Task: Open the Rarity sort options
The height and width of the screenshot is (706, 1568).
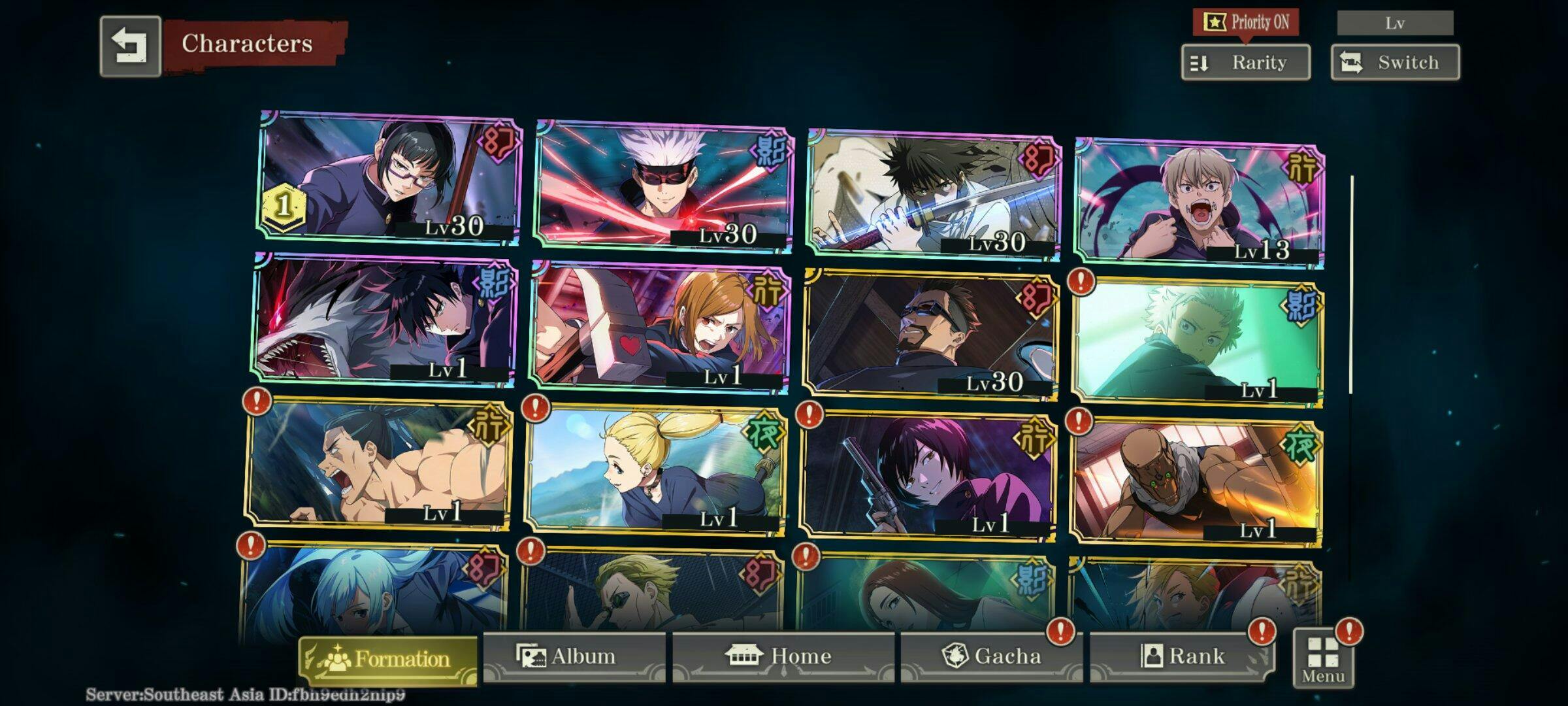Action: tap(1245, 63)
